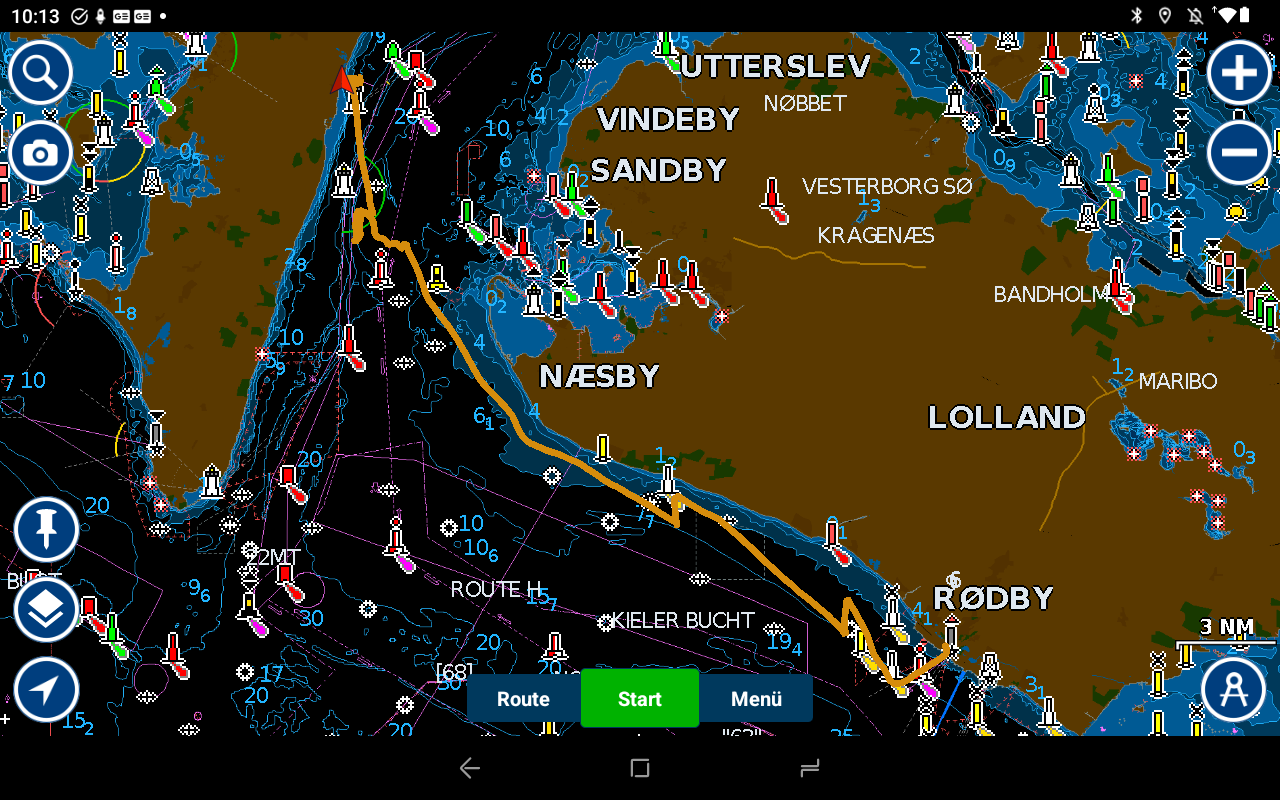Activate the divider measuring tool
Screen dimensions: 1280x800
(1233, 689)
